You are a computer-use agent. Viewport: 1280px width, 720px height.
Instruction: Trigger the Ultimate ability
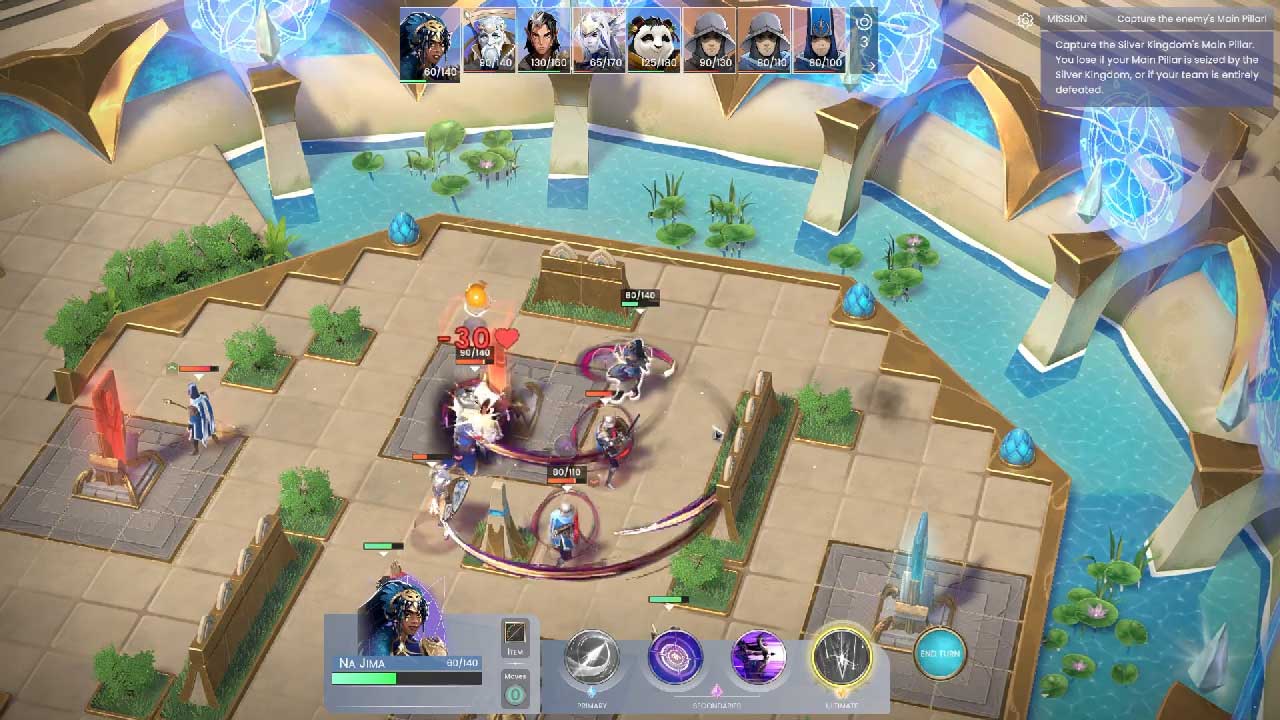pyautogui.click(x=841, y=657)
